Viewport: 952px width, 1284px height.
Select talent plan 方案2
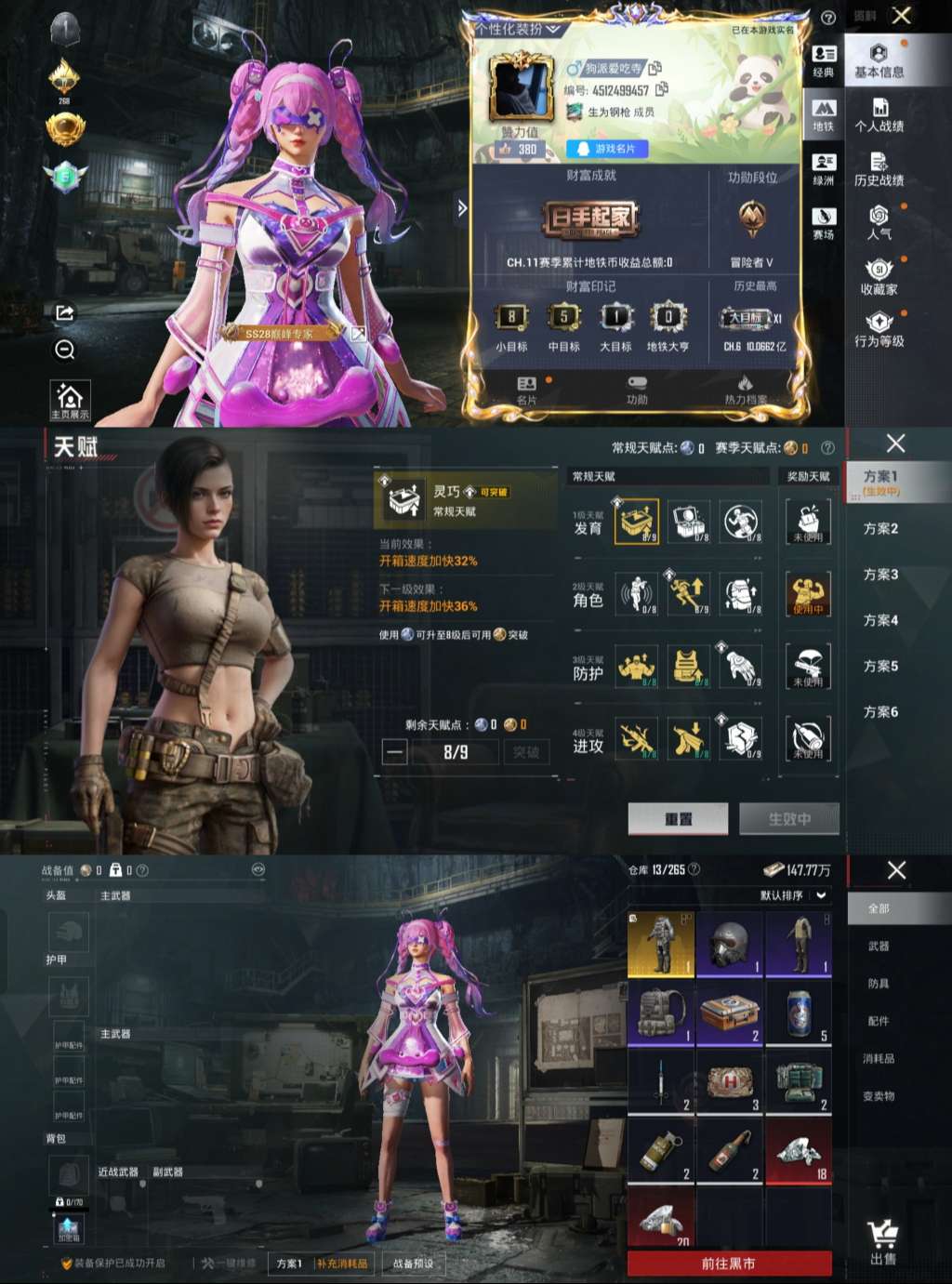point(880,528)
